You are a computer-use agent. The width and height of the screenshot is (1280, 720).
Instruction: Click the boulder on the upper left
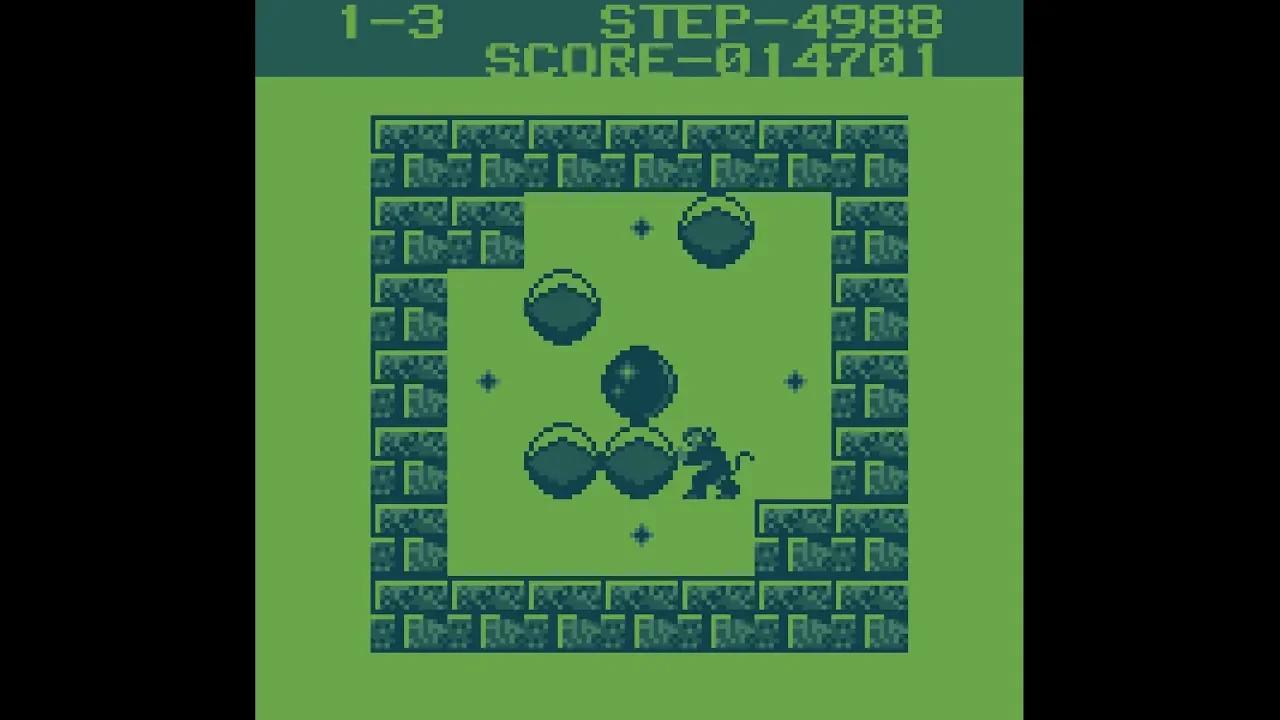pyautogui.click(x=562, y=308)
